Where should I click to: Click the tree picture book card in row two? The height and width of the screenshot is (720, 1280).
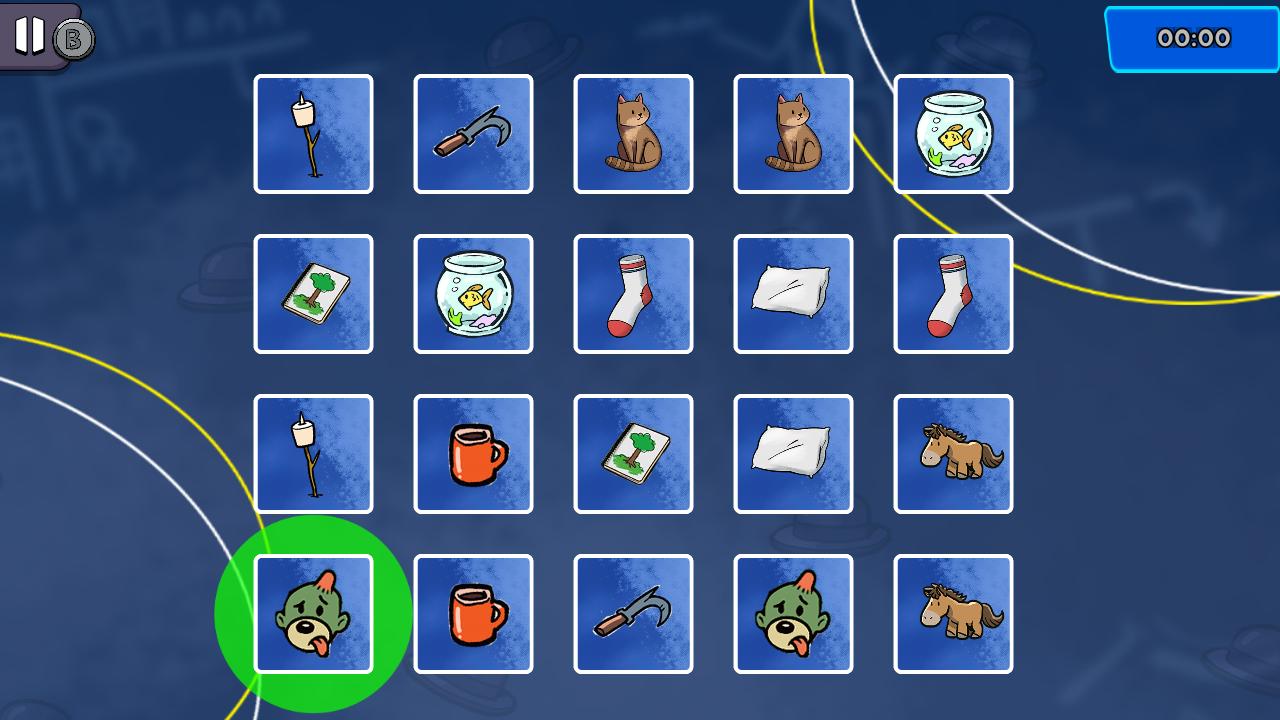(313, 294)
